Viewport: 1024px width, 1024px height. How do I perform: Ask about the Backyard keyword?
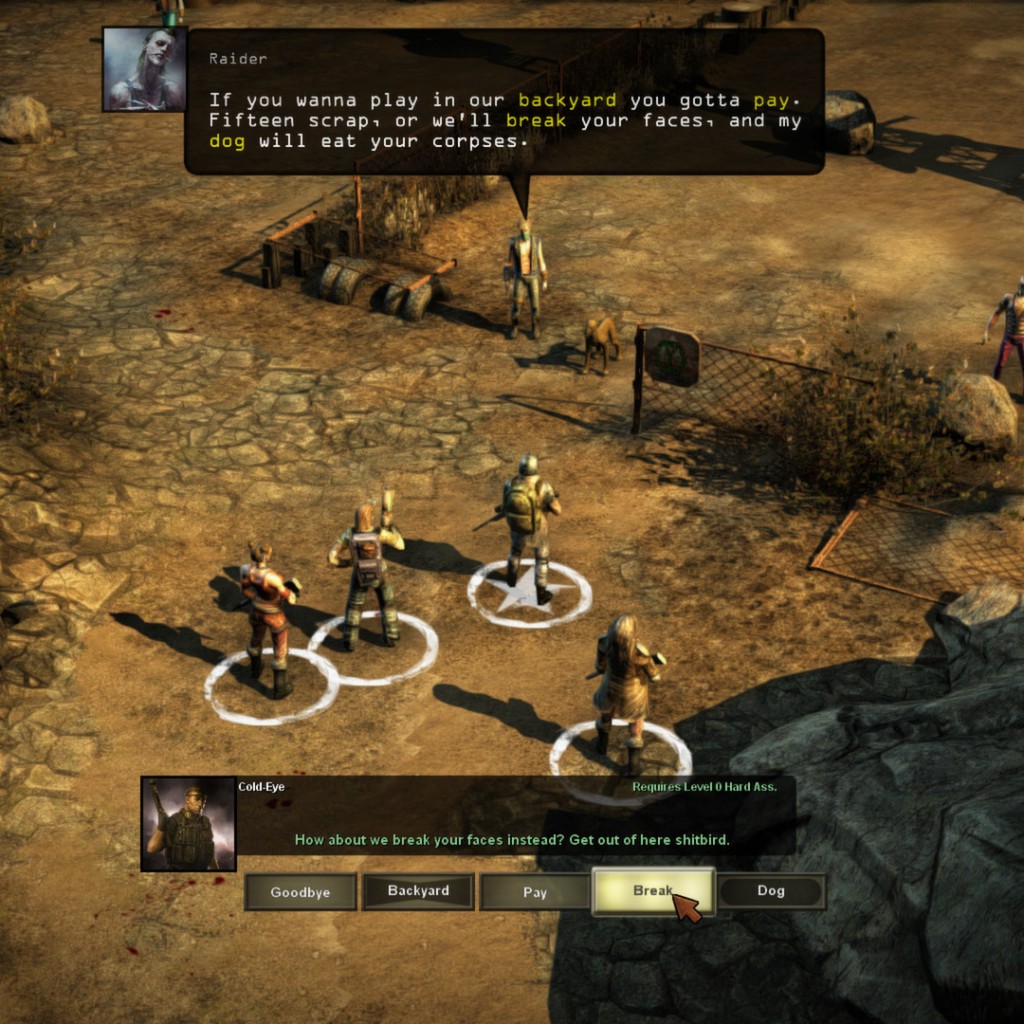[418, 891]
